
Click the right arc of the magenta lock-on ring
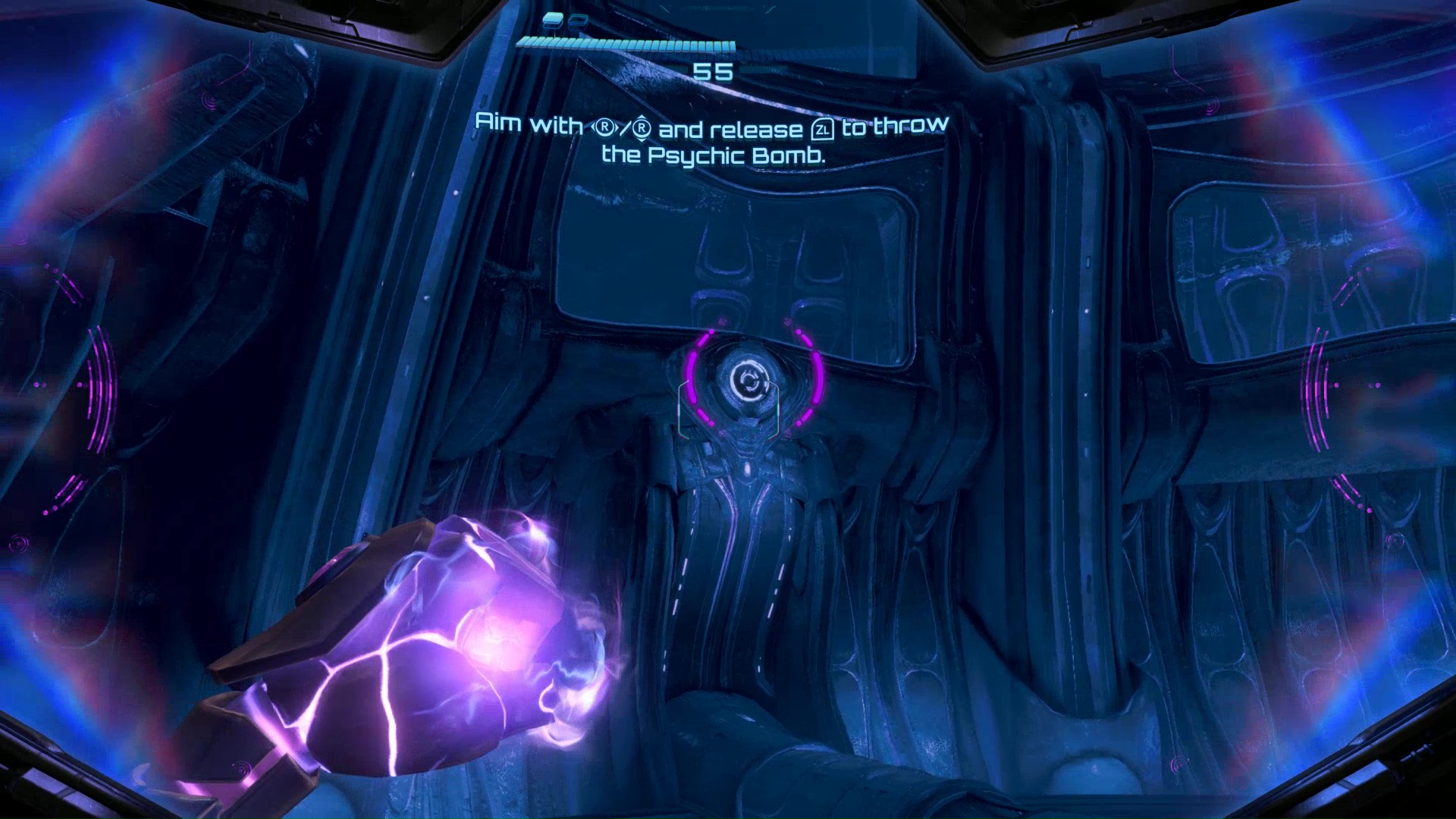(816, 378)
